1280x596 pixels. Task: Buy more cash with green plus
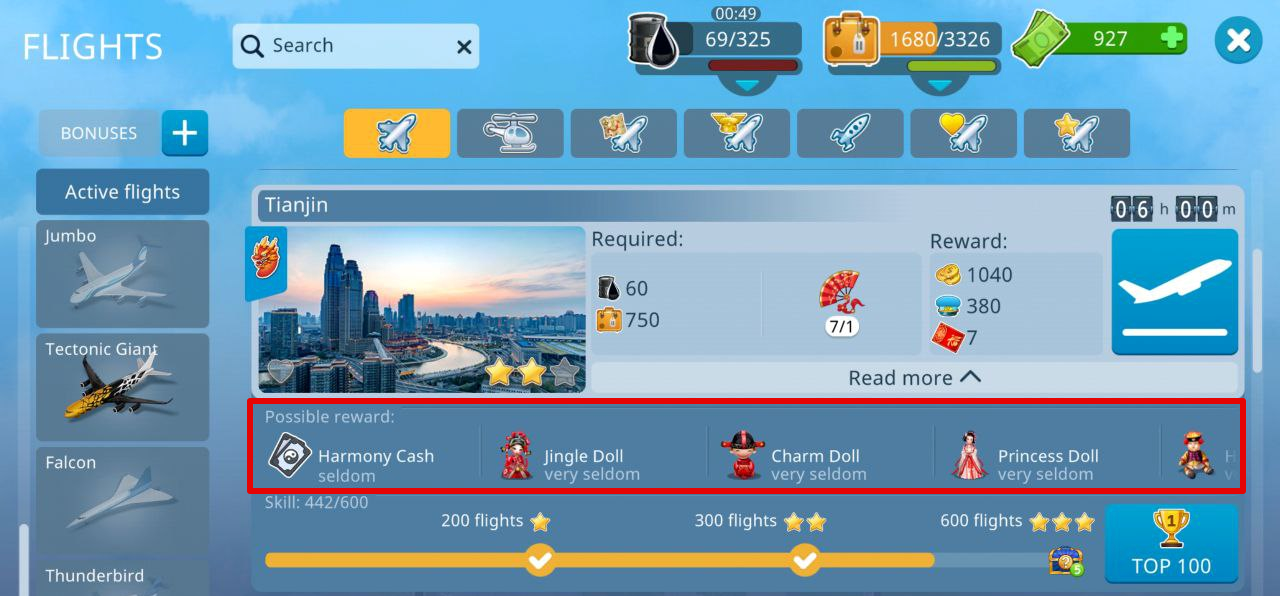coord(1172,39)
